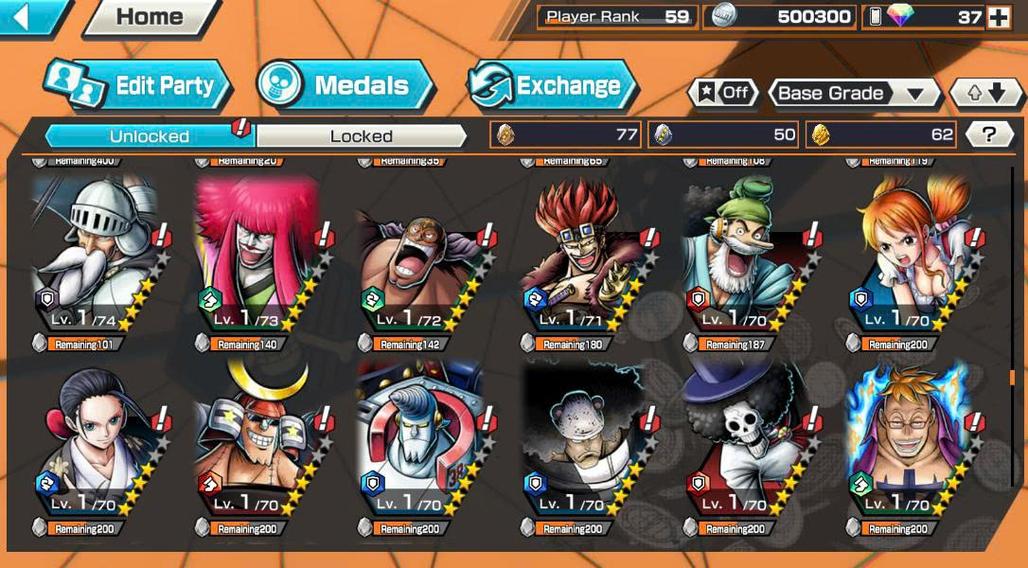Switch to the Unlocked tab
Viewport: 1028px width, 568px height.
[150, 135]
